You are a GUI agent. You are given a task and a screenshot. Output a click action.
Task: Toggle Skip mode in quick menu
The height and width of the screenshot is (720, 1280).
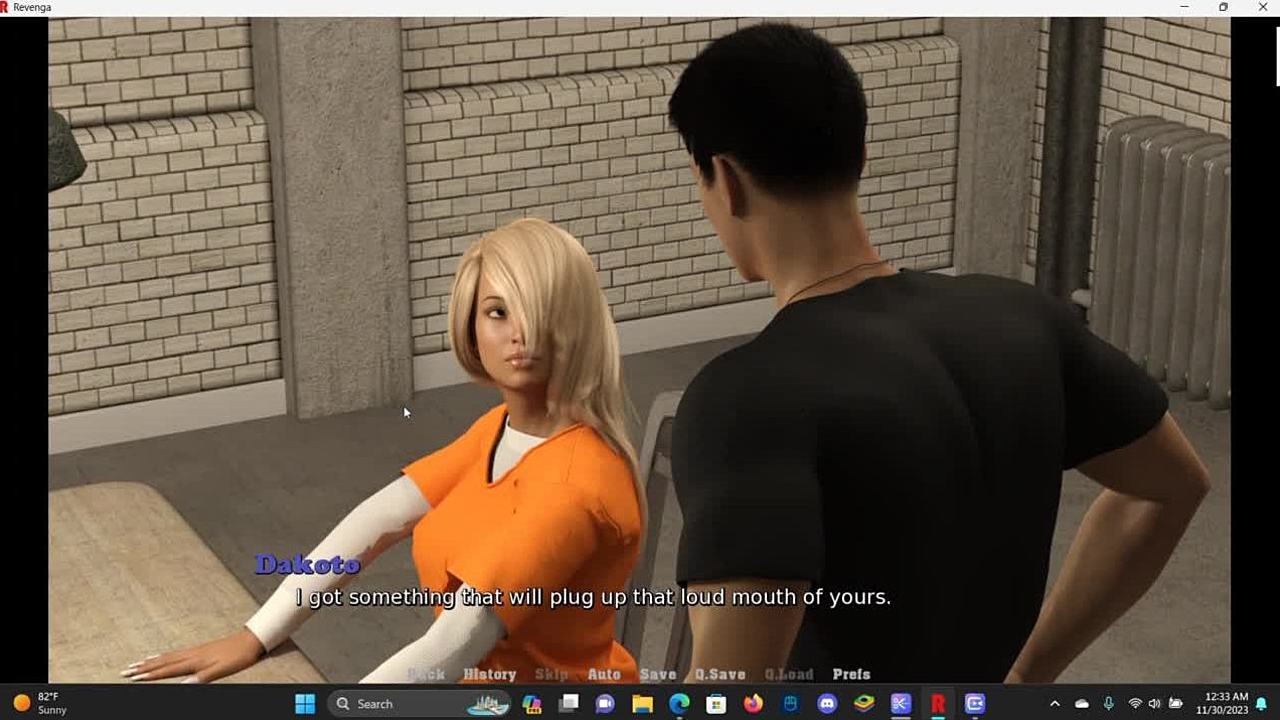pos(551,674)
